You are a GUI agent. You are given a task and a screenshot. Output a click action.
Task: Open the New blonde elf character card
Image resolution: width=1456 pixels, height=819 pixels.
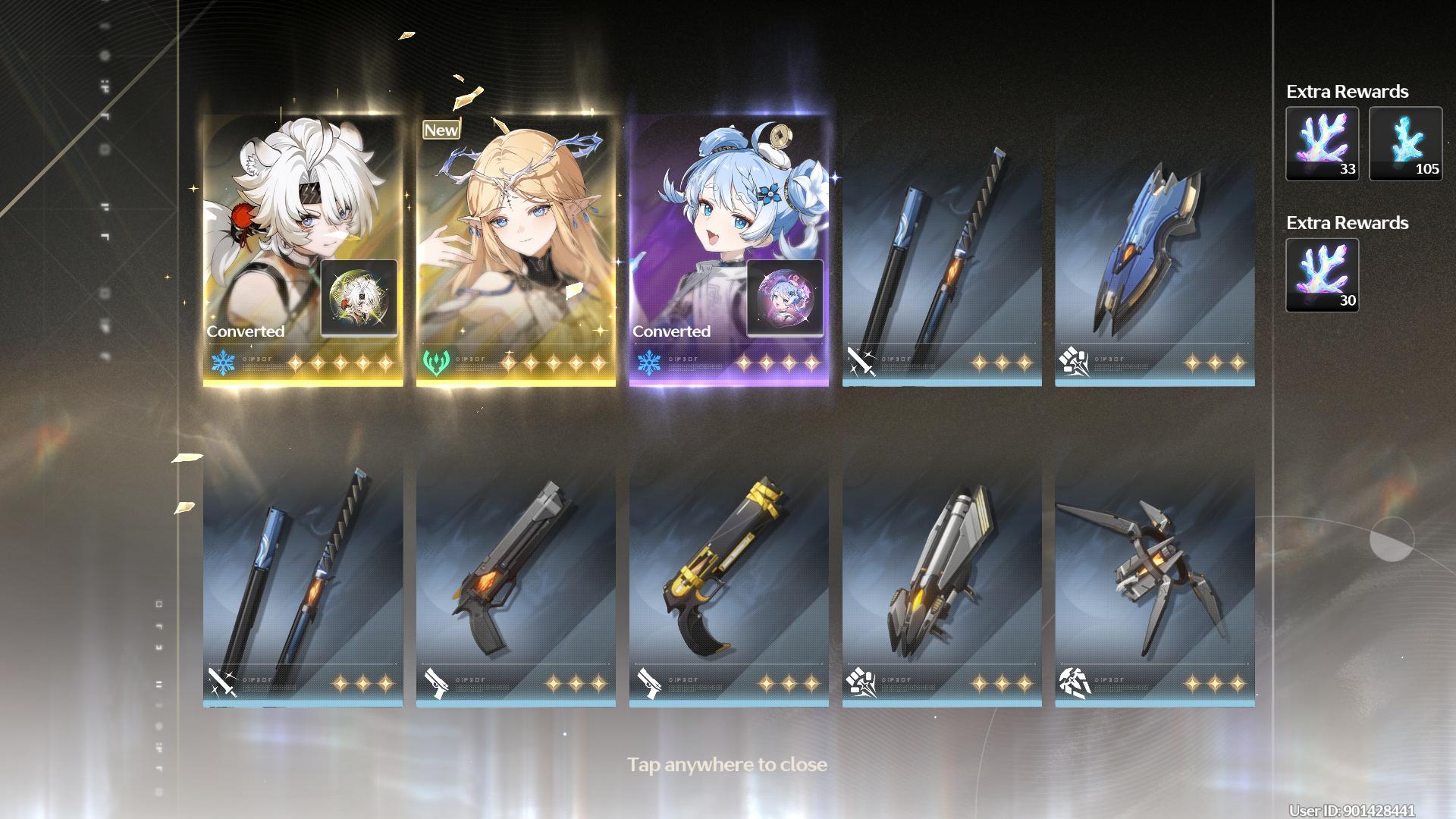[516, 250]
